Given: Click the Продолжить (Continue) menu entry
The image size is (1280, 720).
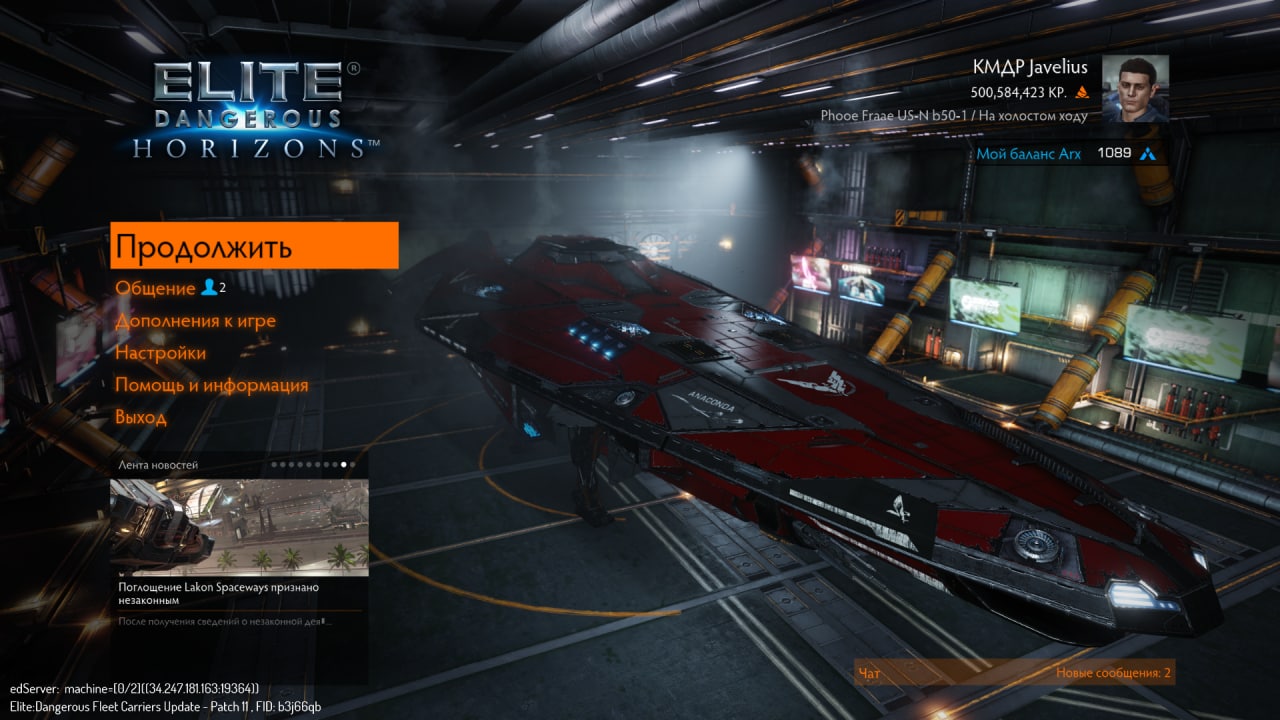Looking at the screenshot, I should [254, 246].
